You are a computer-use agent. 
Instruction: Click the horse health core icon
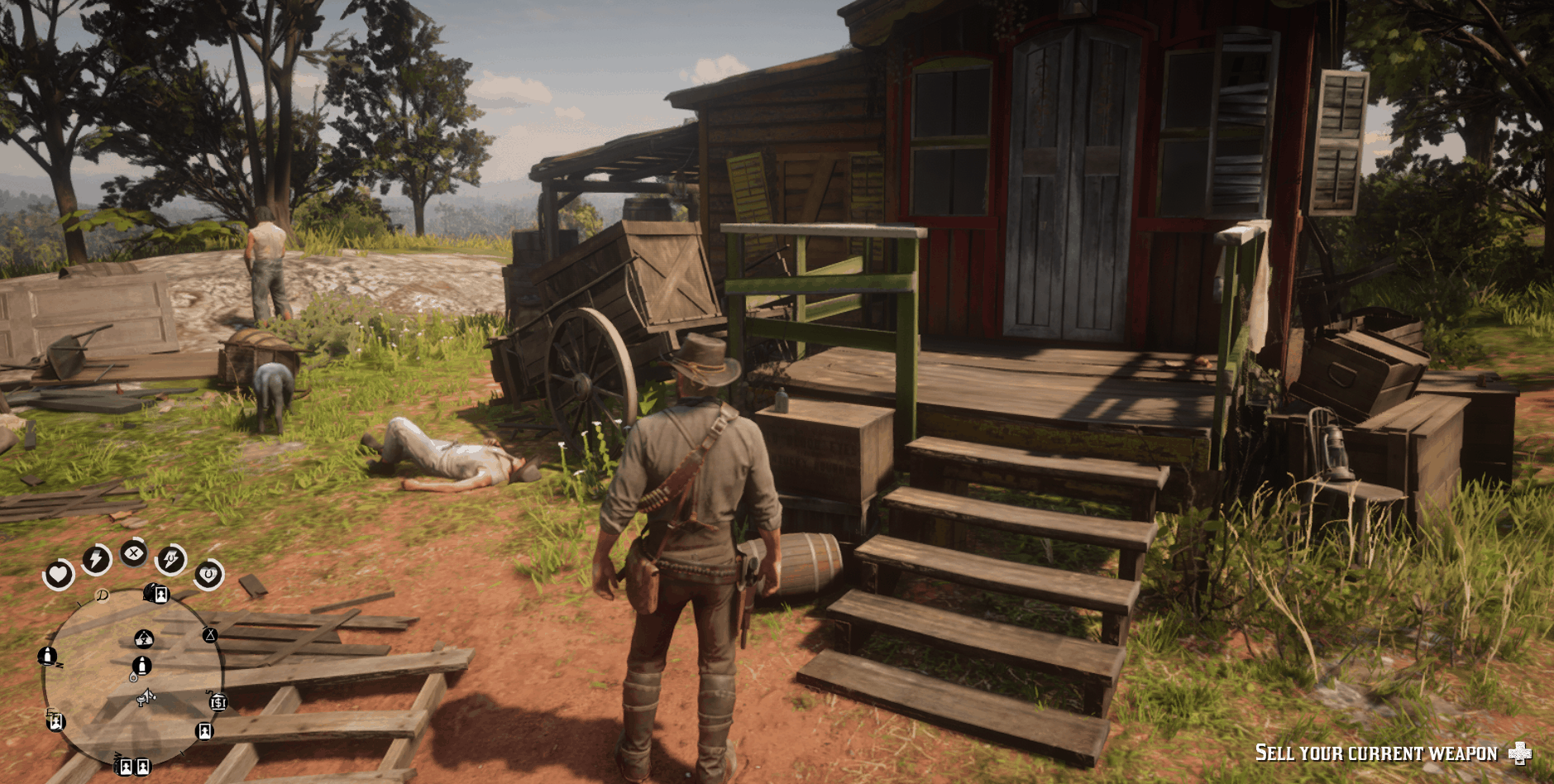point(208,574)
